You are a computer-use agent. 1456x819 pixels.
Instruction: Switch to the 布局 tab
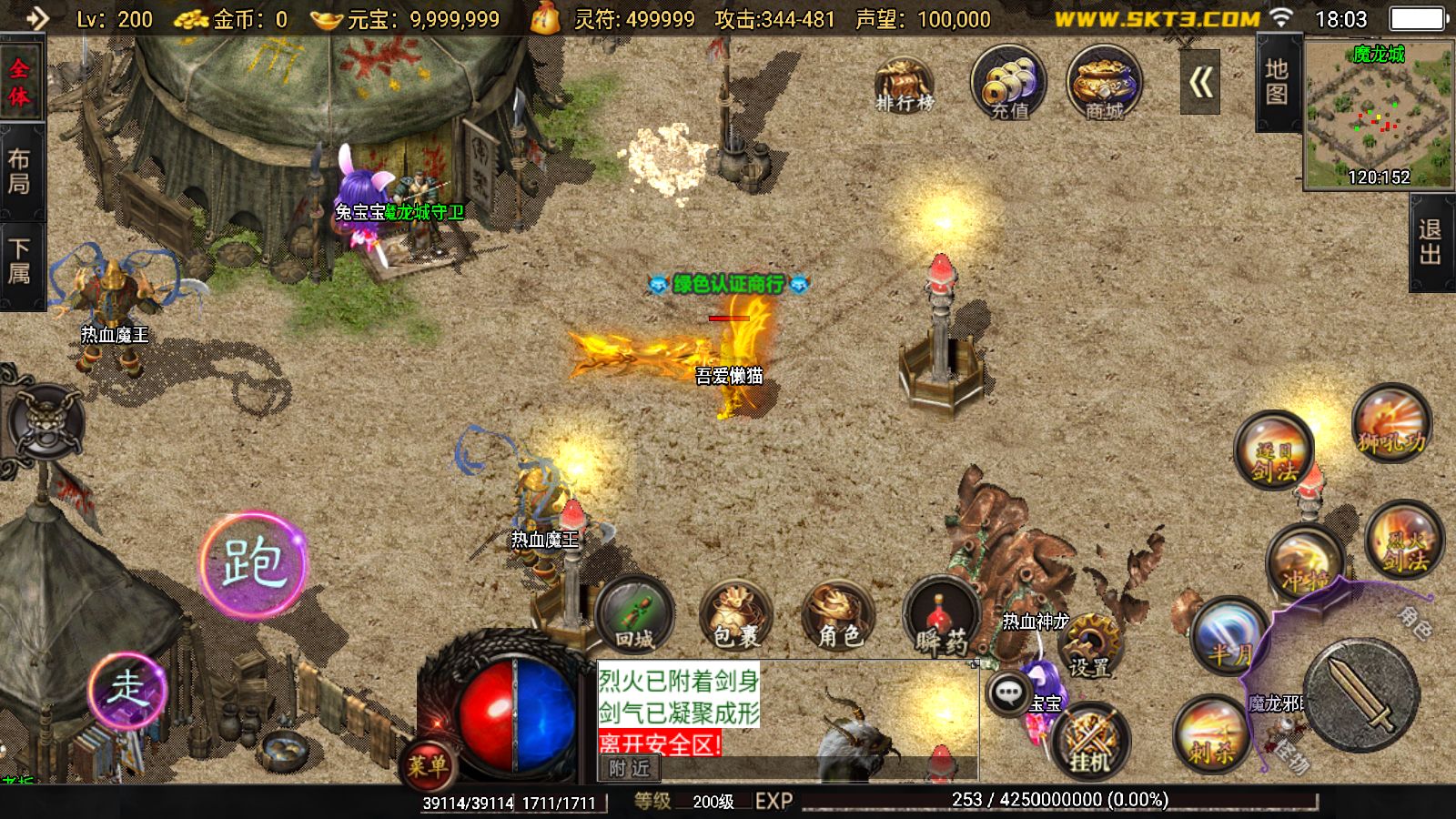[19, 172]
